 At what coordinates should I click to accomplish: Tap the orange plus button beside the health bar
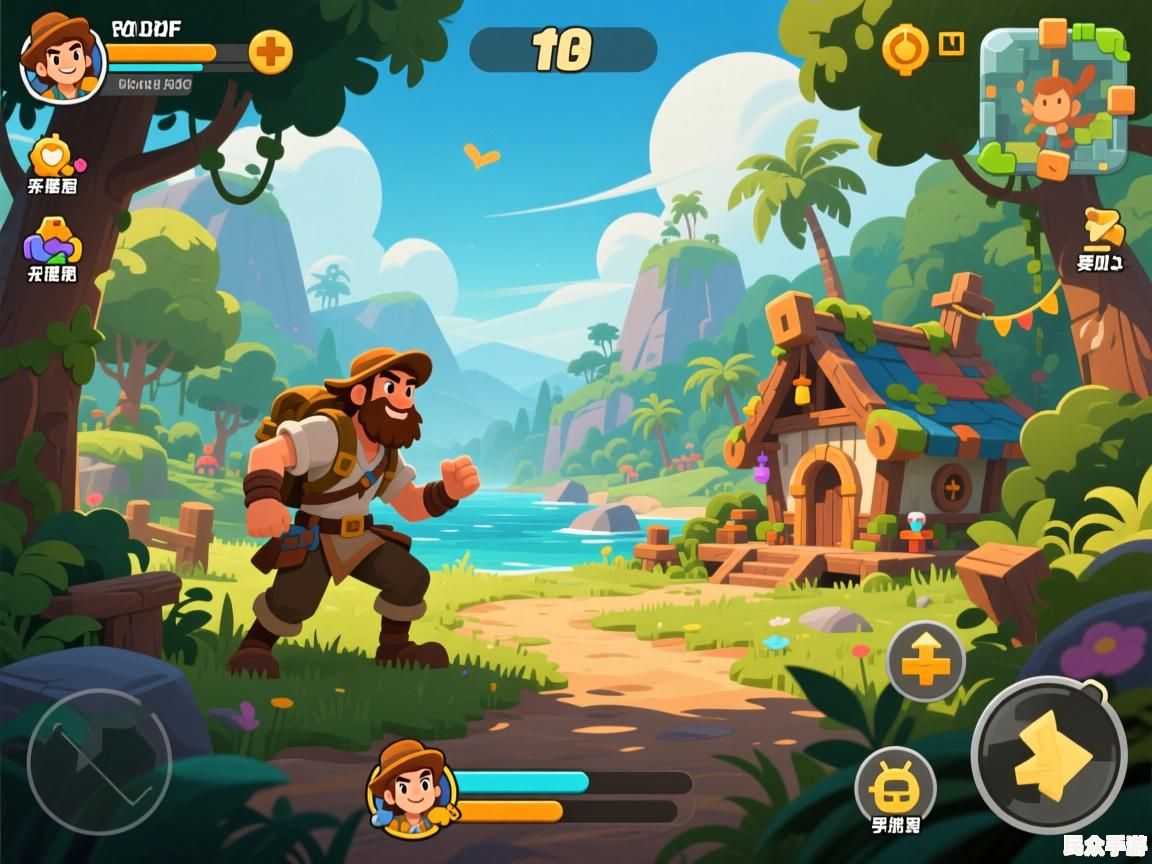tap(270, 52)
